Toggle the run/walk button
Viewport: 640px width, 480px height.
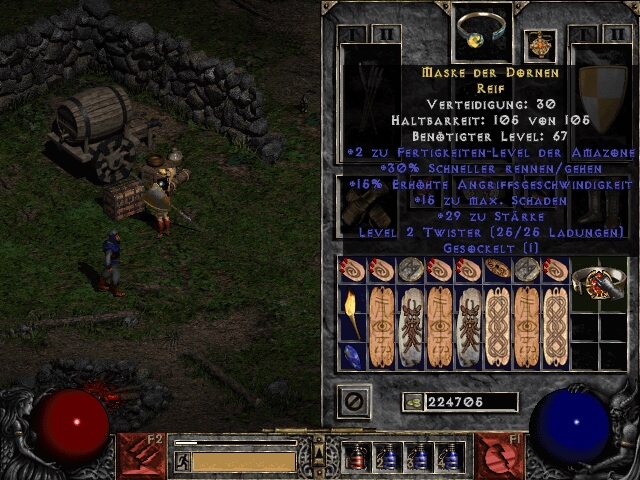pyautogui.click(x=181, y=461)
